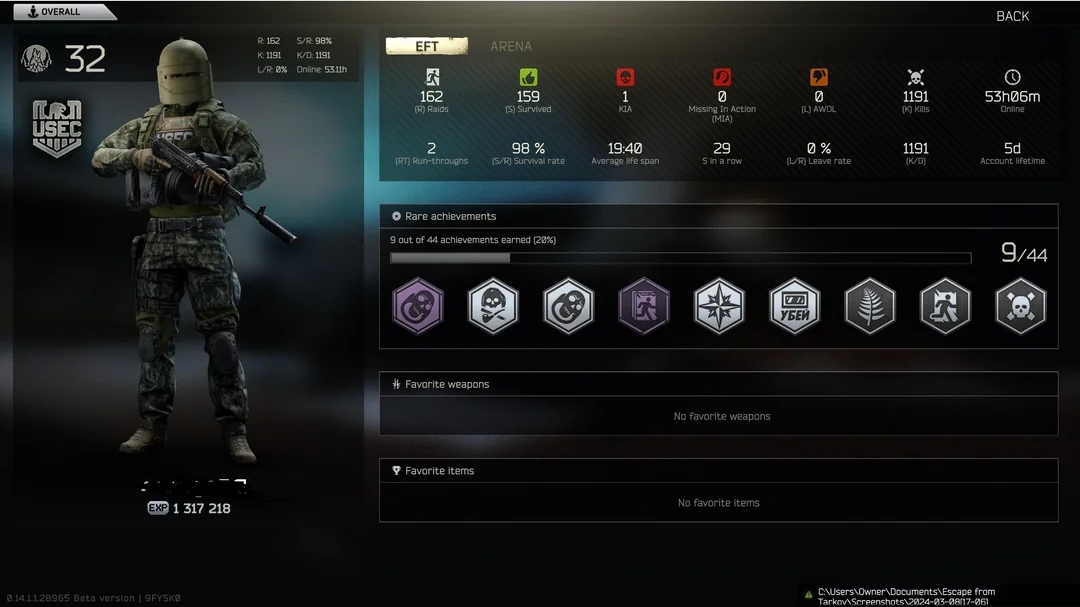Image resolution: width=1080 pixels, height=607 pixels.
Task: Click the screenshot saved file path notification
Action: (x=905, y=596)
